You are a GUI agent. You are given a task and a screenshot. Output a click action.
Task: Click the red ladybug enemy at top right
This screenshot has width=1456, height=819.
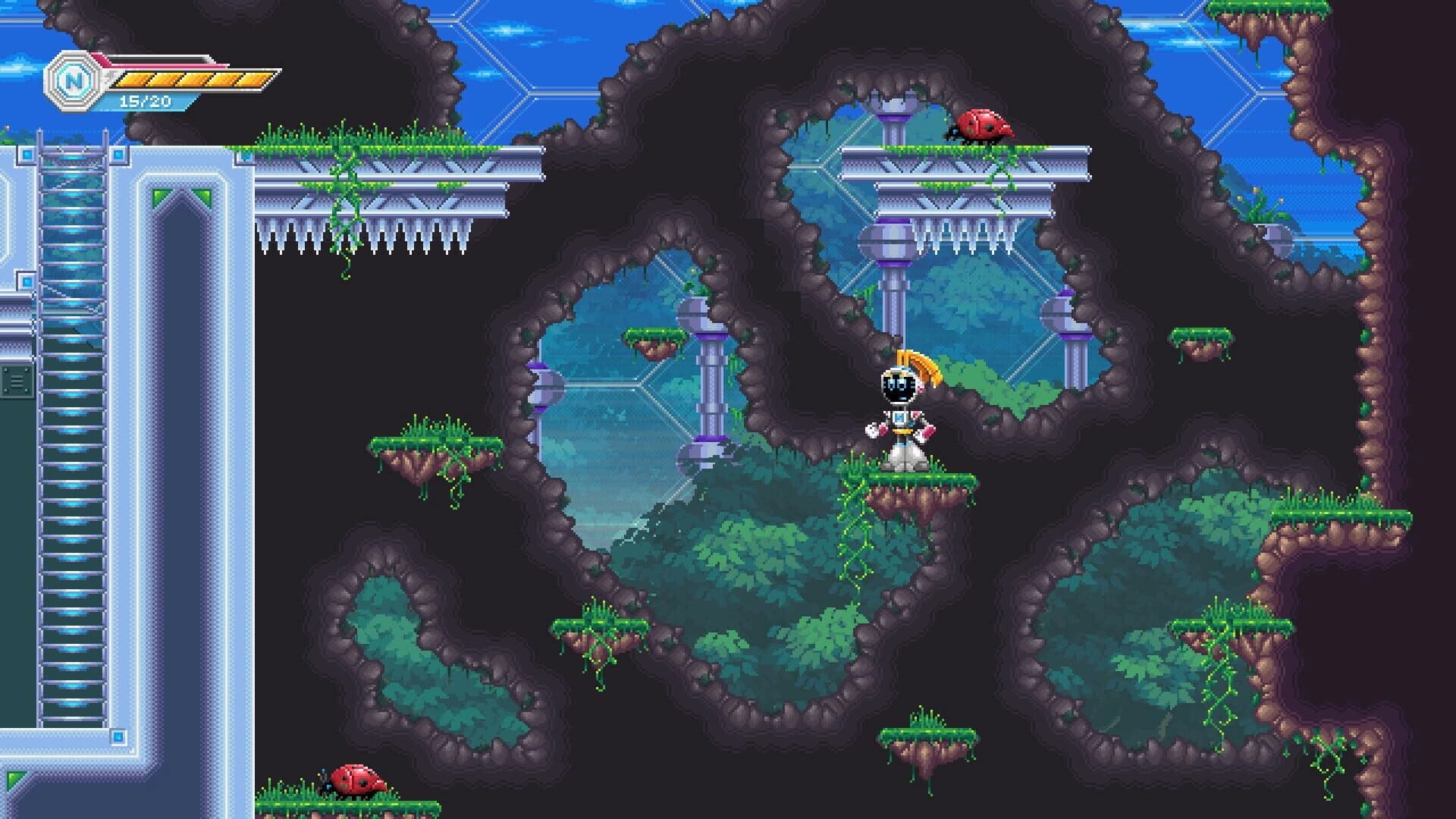pos(982,125)
